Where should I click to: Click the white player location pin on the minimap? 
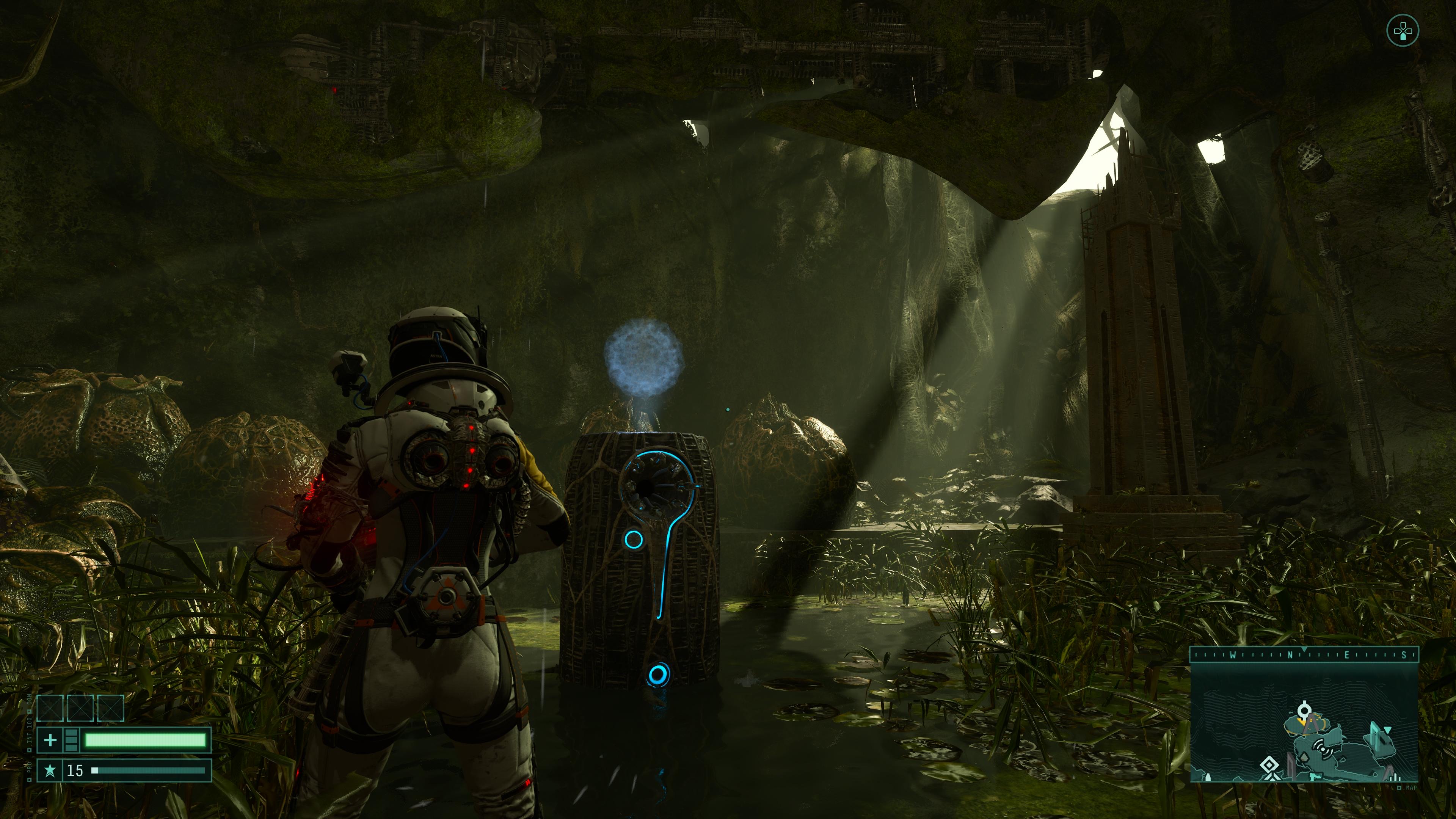1304,711
